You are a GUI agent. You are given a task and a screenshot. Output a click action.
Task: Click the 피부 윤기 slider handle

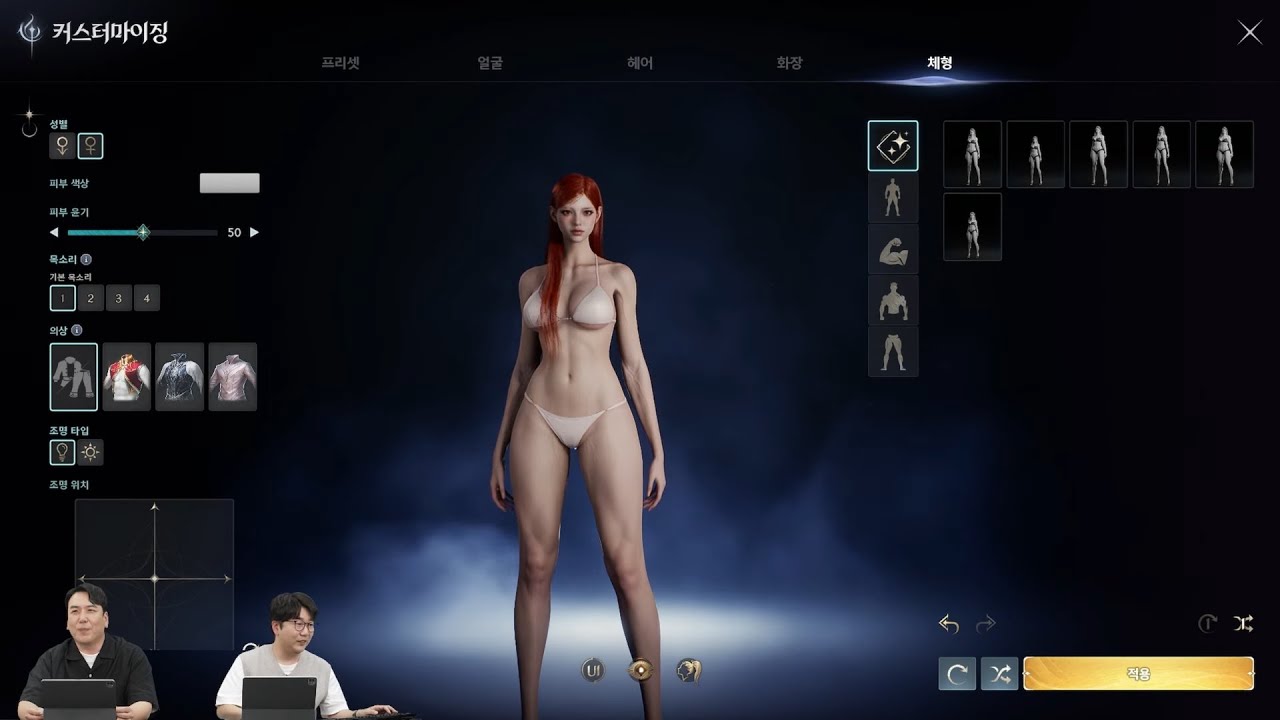(x=143, y=232)
